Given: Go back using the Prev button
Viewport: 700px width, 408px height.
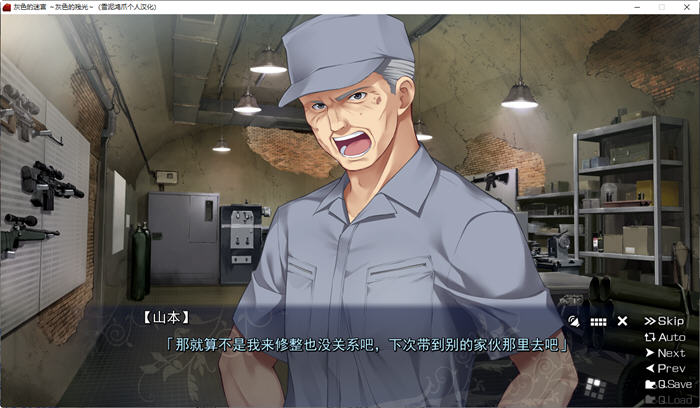Looking at the screenshot, I should 664,368.
